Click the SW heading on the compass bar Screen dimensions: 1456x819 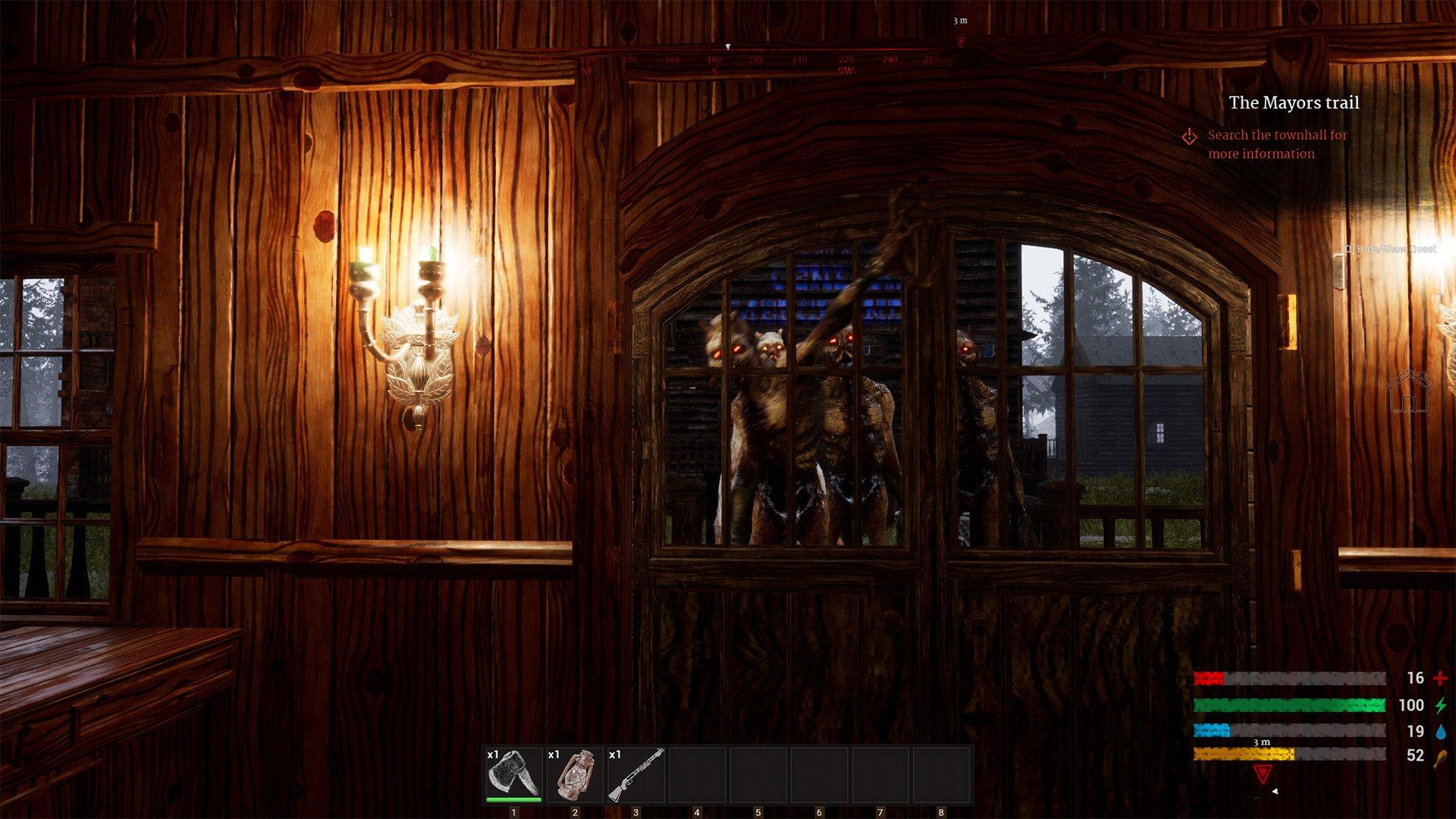(x=847, y=70)
